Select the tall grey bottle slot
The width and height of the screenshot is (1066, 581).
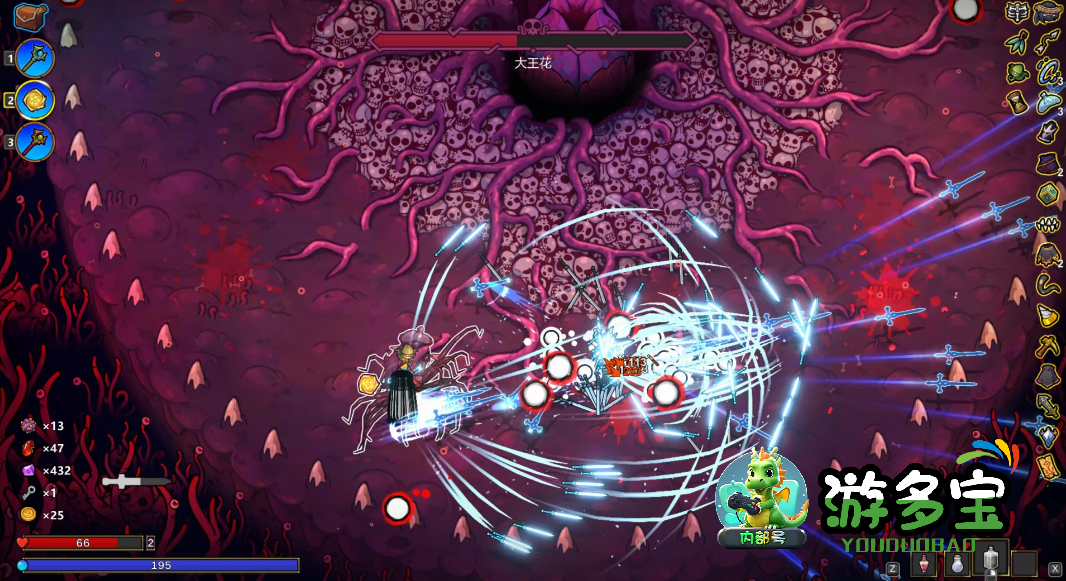[x=990, y=562]
